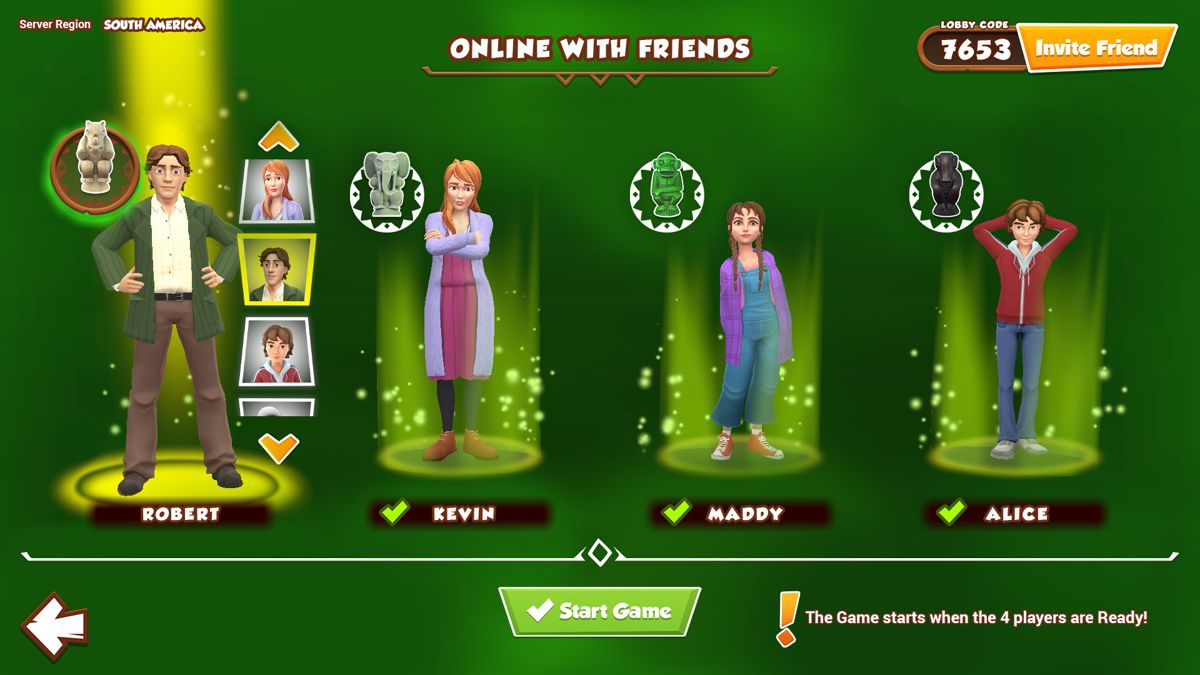Change Robert's rhino game token

pos(94,160)
